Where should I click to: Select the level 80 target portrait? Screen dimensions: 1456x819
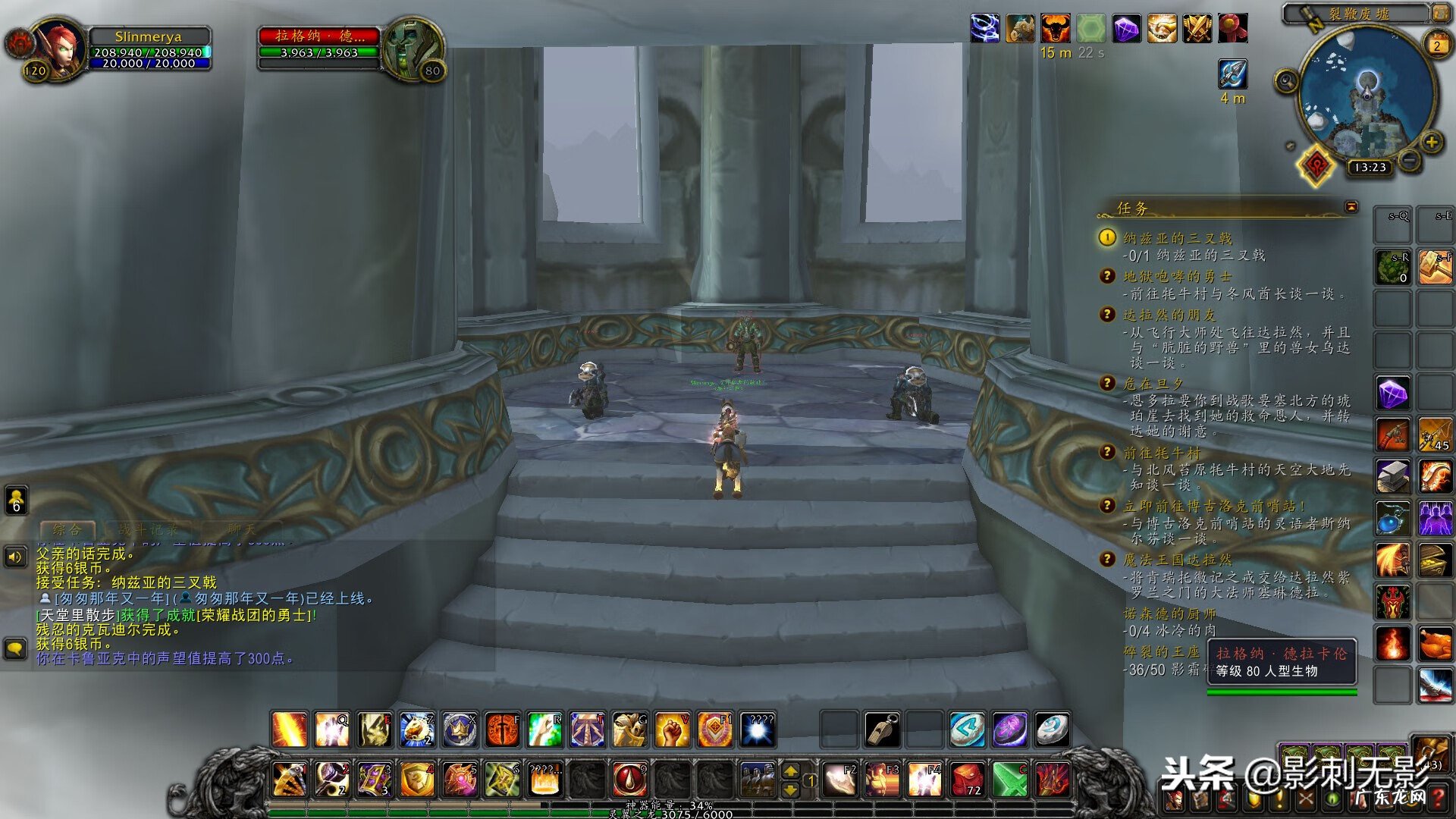[412, 48]
